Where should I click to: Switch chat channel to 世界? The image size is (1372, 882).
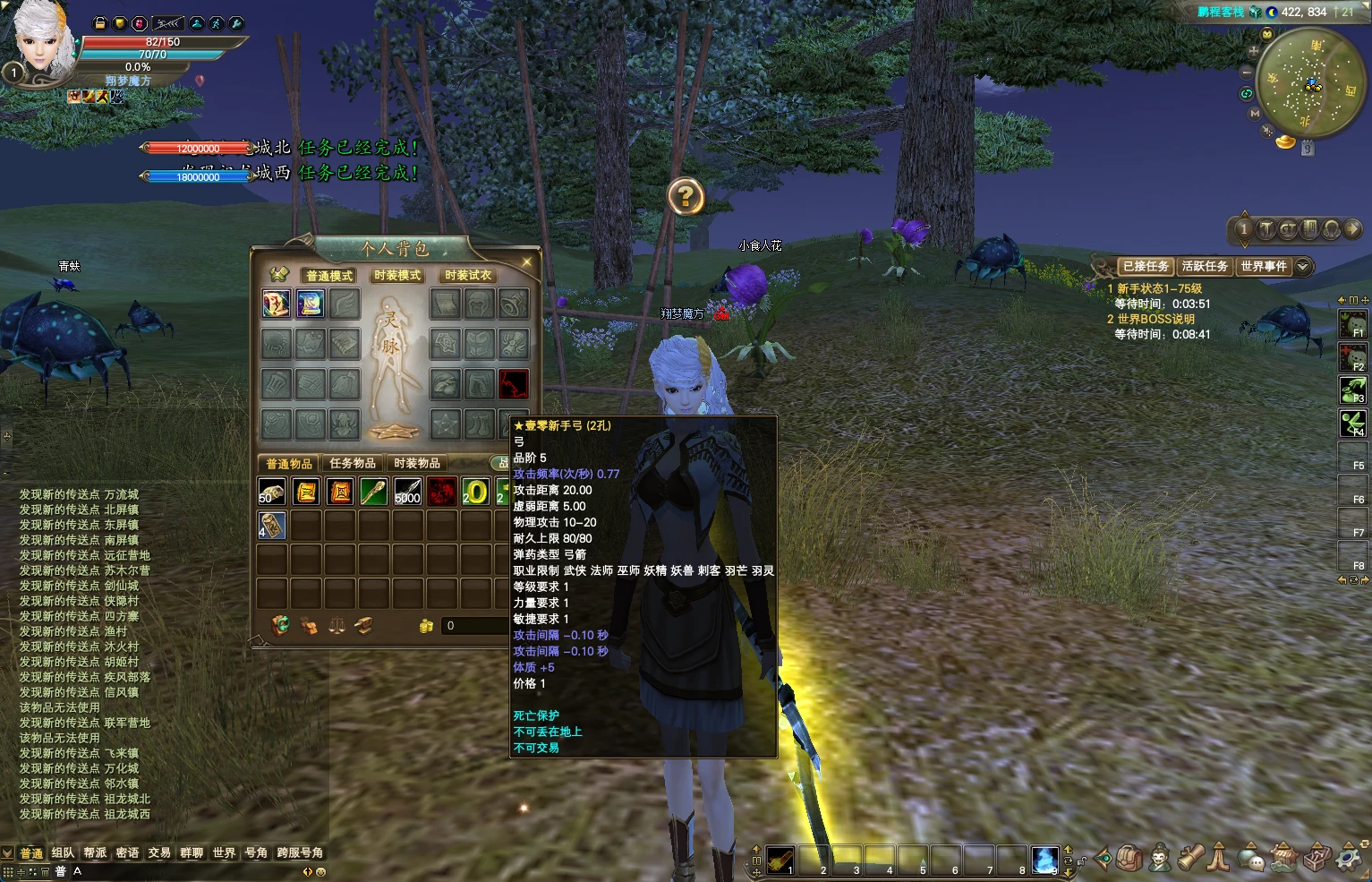(224, 852)
